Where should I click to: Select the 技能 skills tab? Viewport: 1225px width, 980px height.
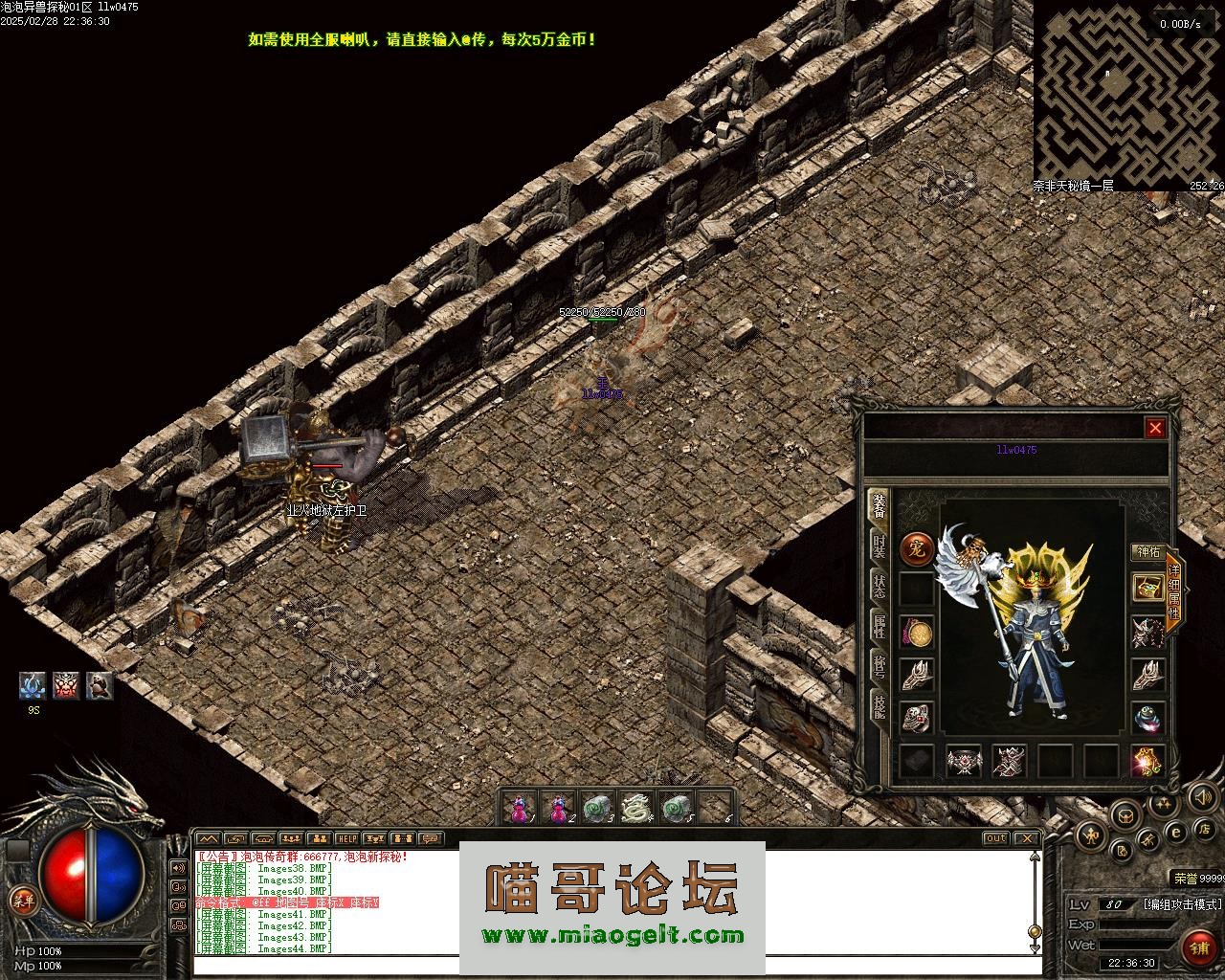pyautogui.click(x=879, y=706)
